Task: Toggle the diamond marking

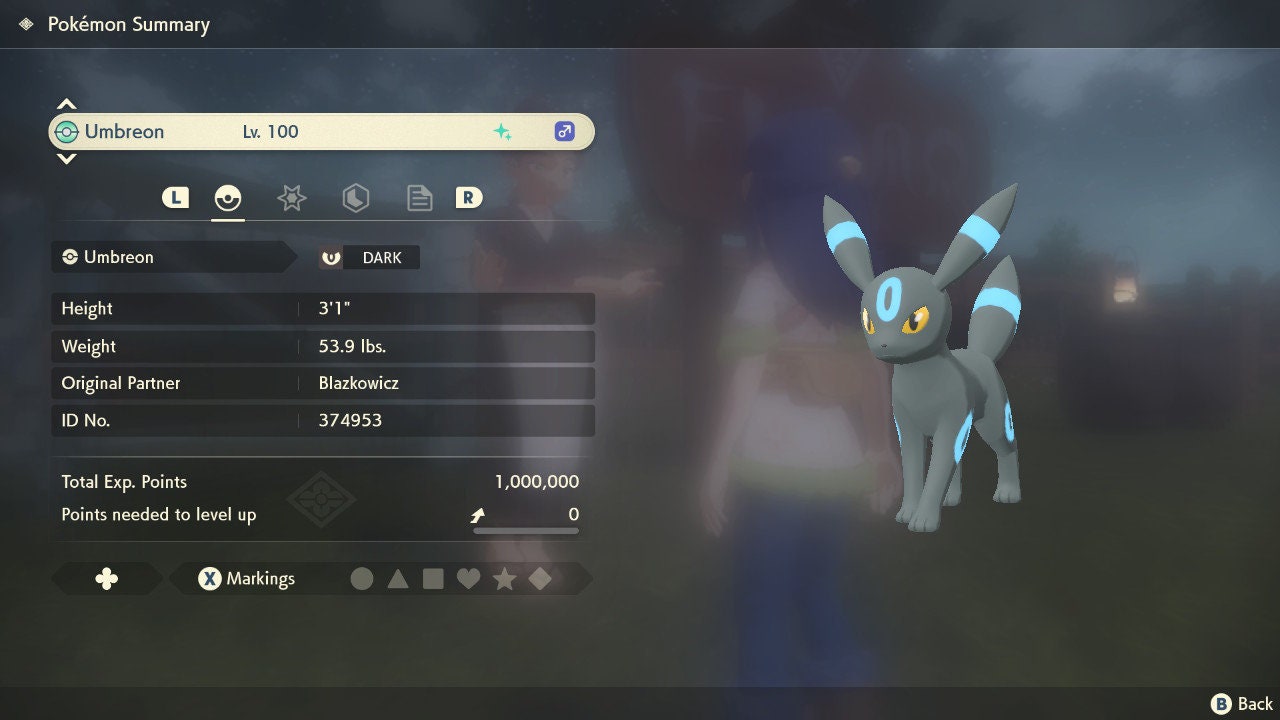Action: pos(540,579)
